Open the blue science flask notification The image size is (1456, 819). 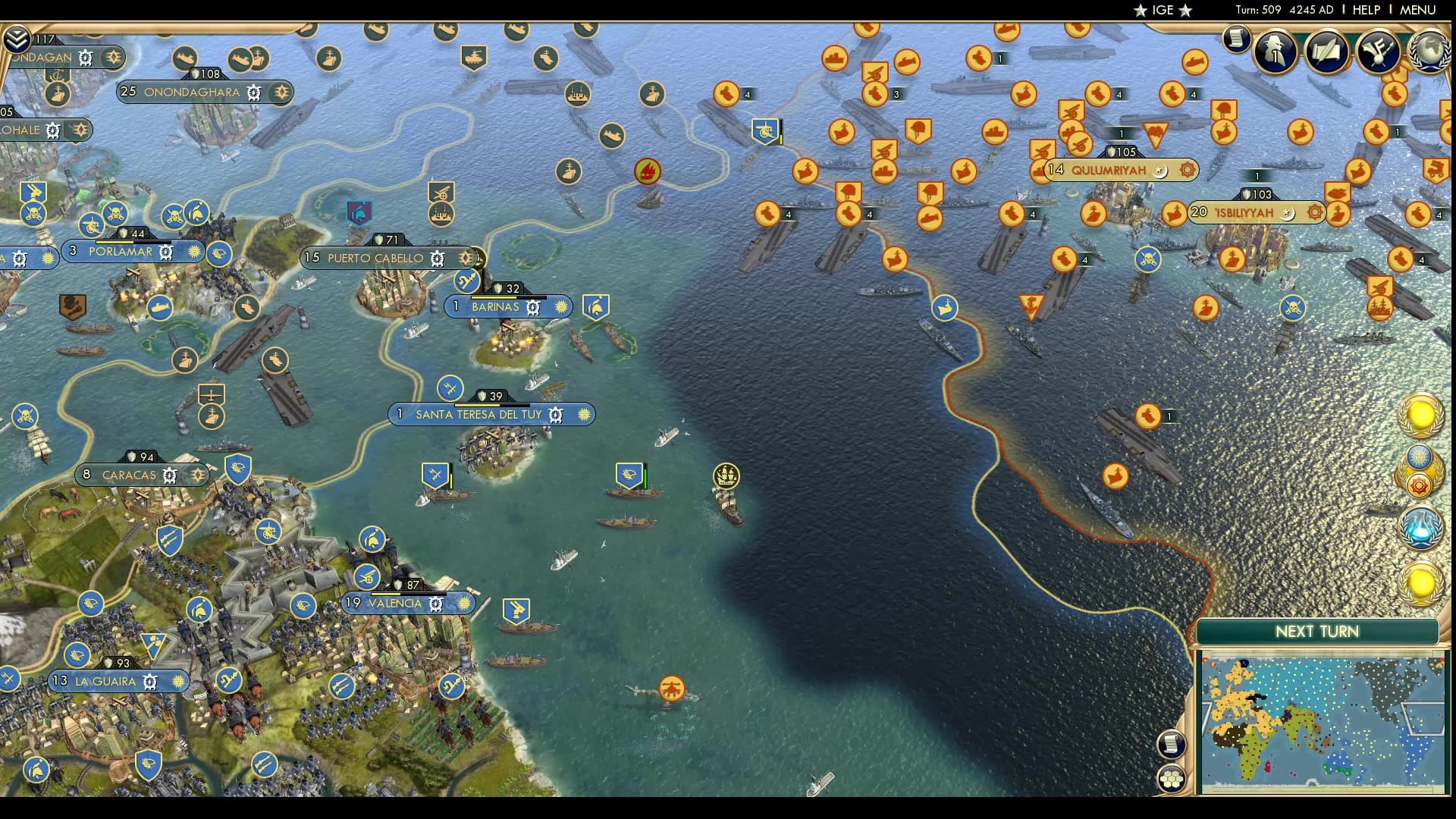pos(1420,528)
